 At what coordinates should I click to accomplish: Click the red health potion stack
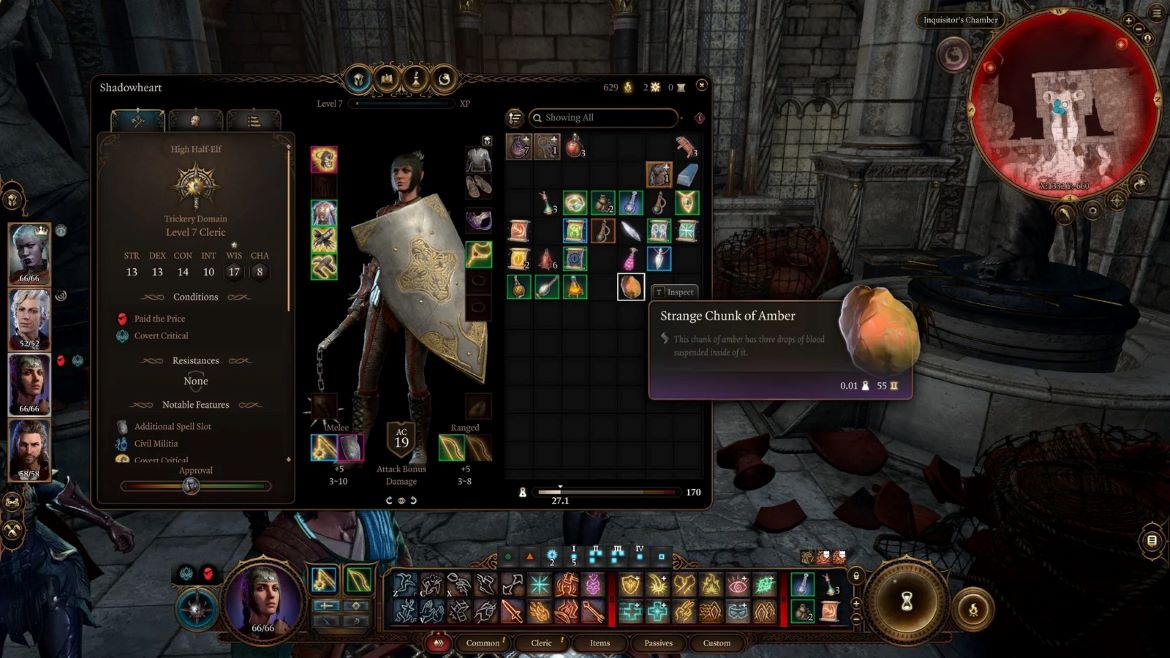point(574,147)
